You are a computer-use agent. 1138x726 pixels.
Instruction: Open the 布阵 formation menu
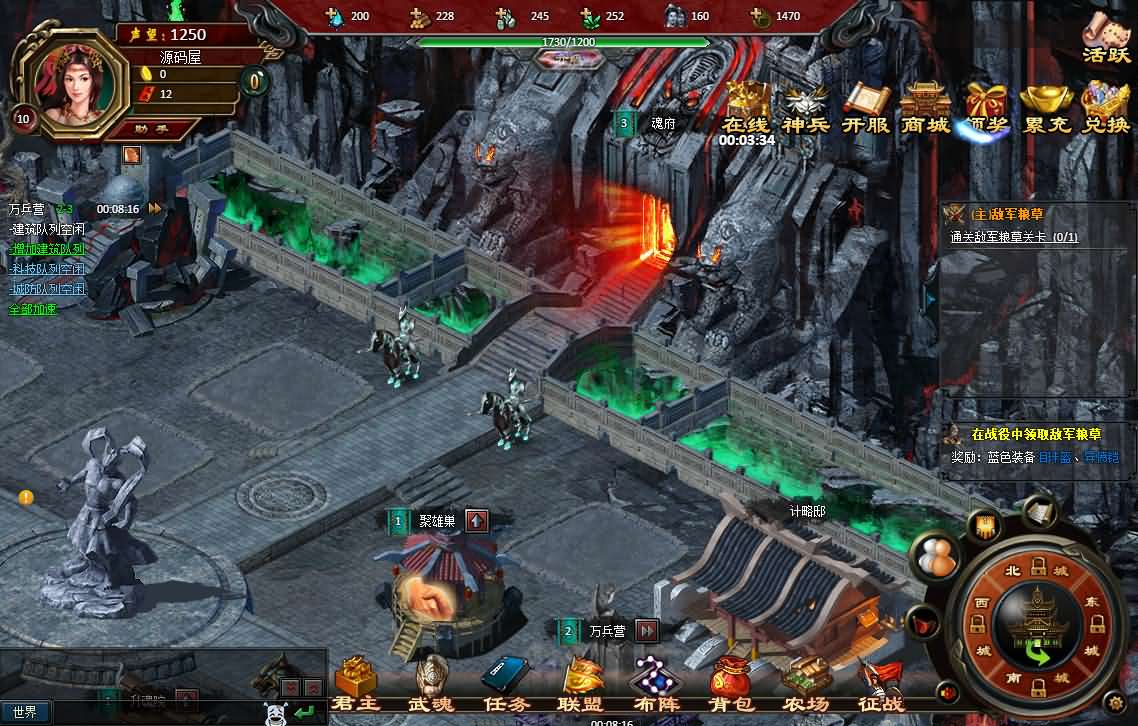655,683
